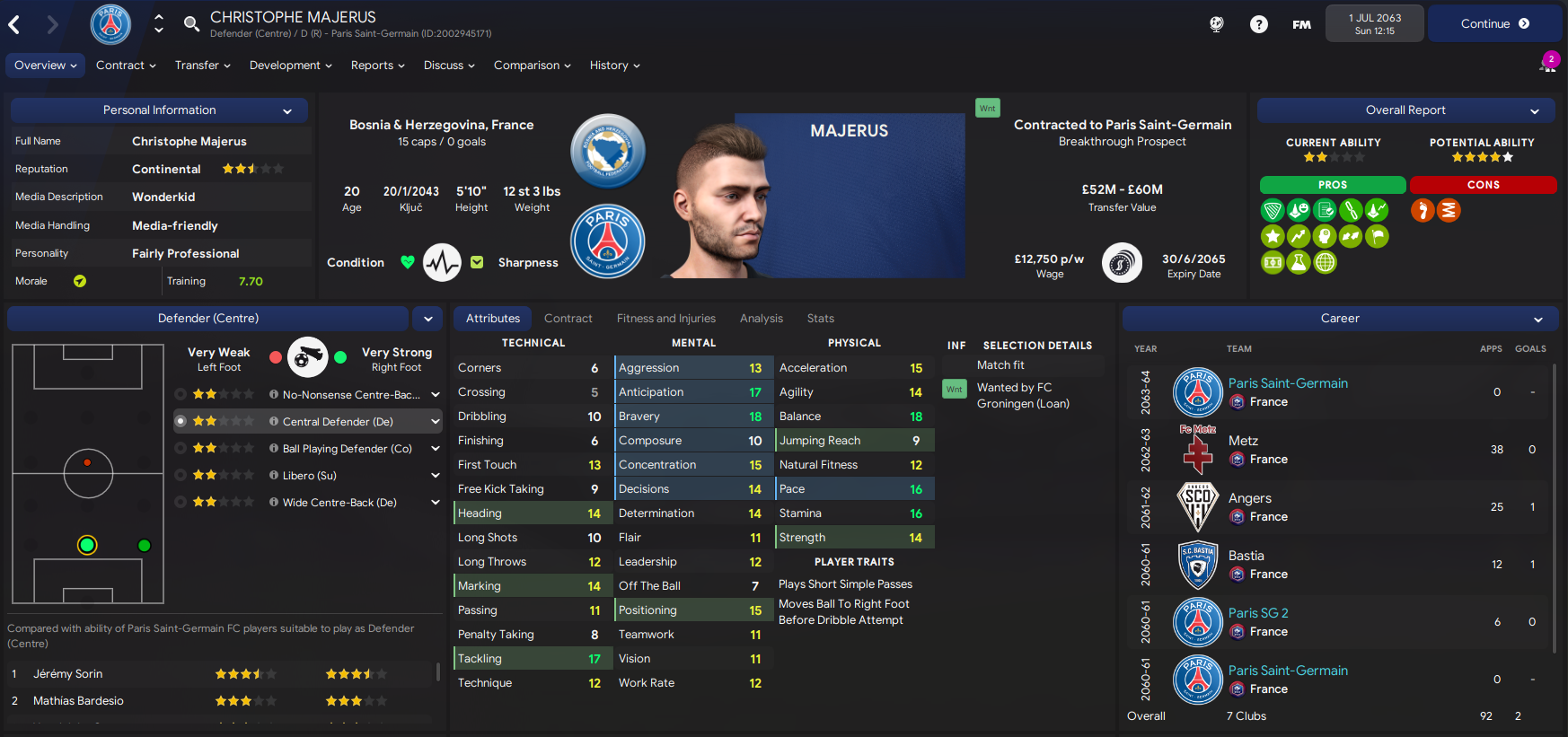1568x737 pixels.
Task: Click the 1 JUL 2063 date display
Action: (x=1374, y=22)
